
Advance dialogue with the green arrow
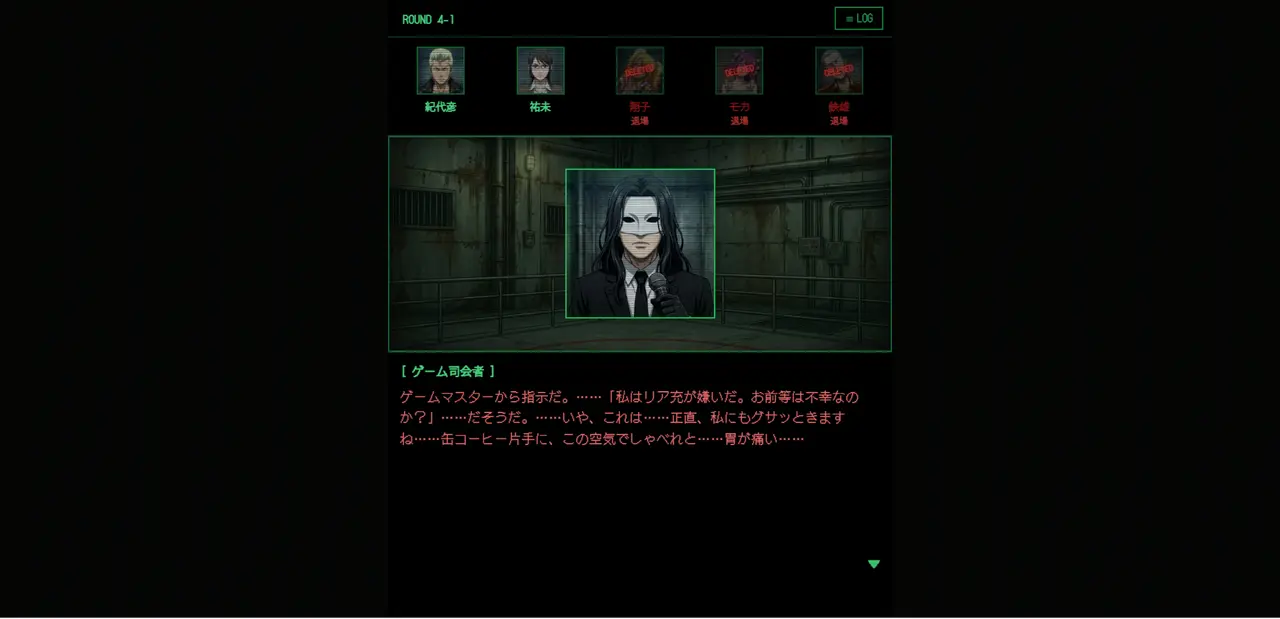(874, 564)
